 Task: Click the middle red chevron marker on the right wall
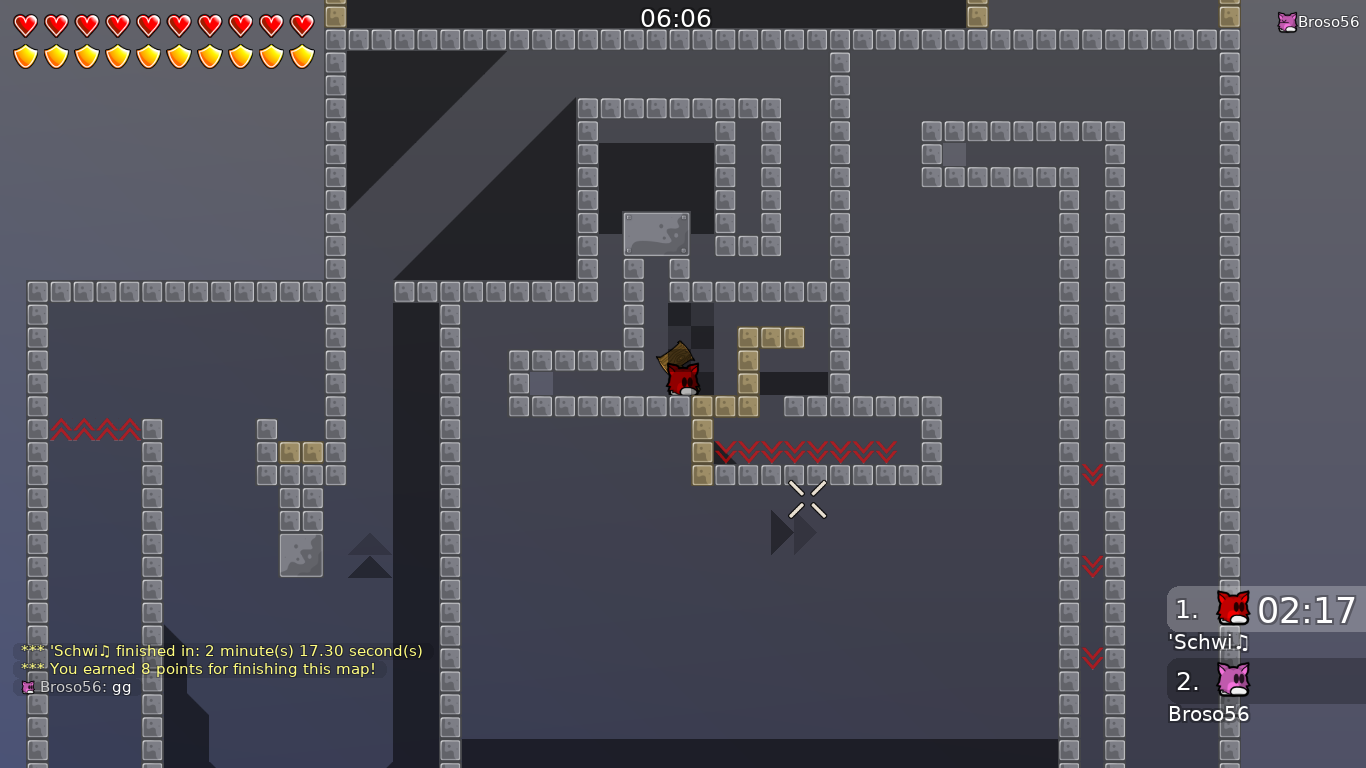1092,567
